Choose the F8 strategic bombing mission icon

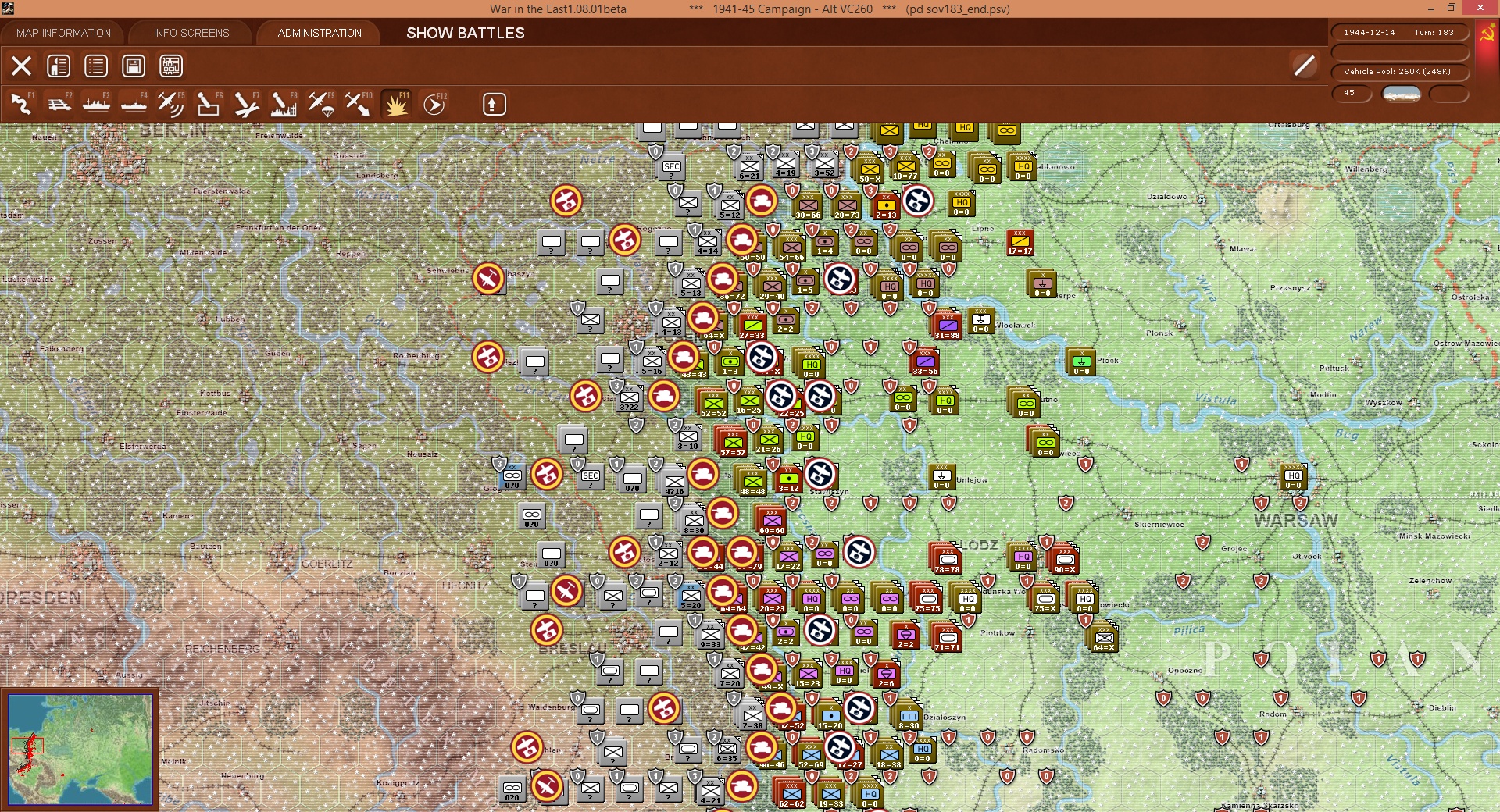[283, 104]
